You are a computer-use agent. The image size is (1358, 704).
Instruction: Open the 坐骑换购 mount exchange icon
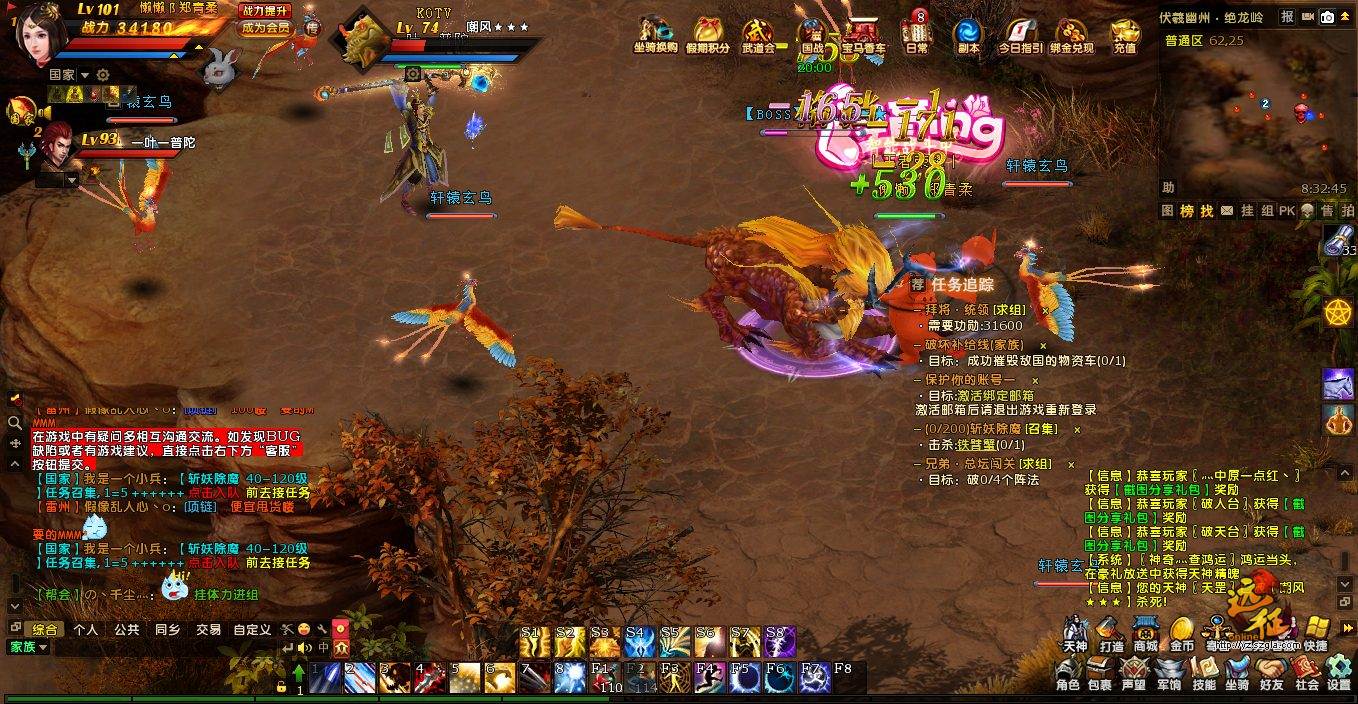655,33
